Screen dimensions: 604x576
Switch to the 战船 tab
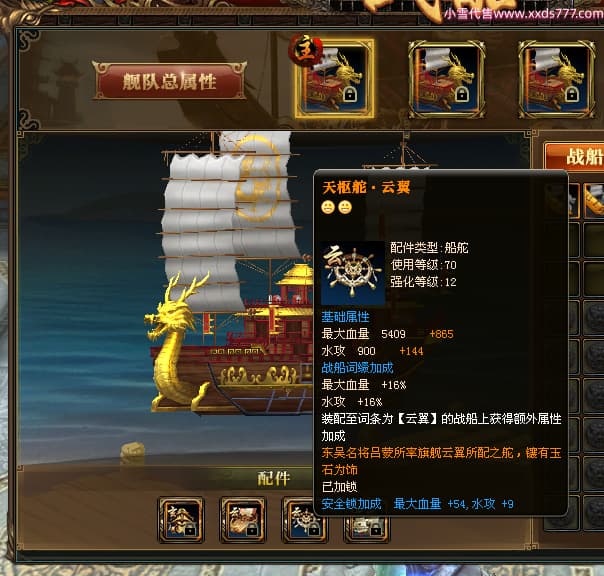click(574, 157)
